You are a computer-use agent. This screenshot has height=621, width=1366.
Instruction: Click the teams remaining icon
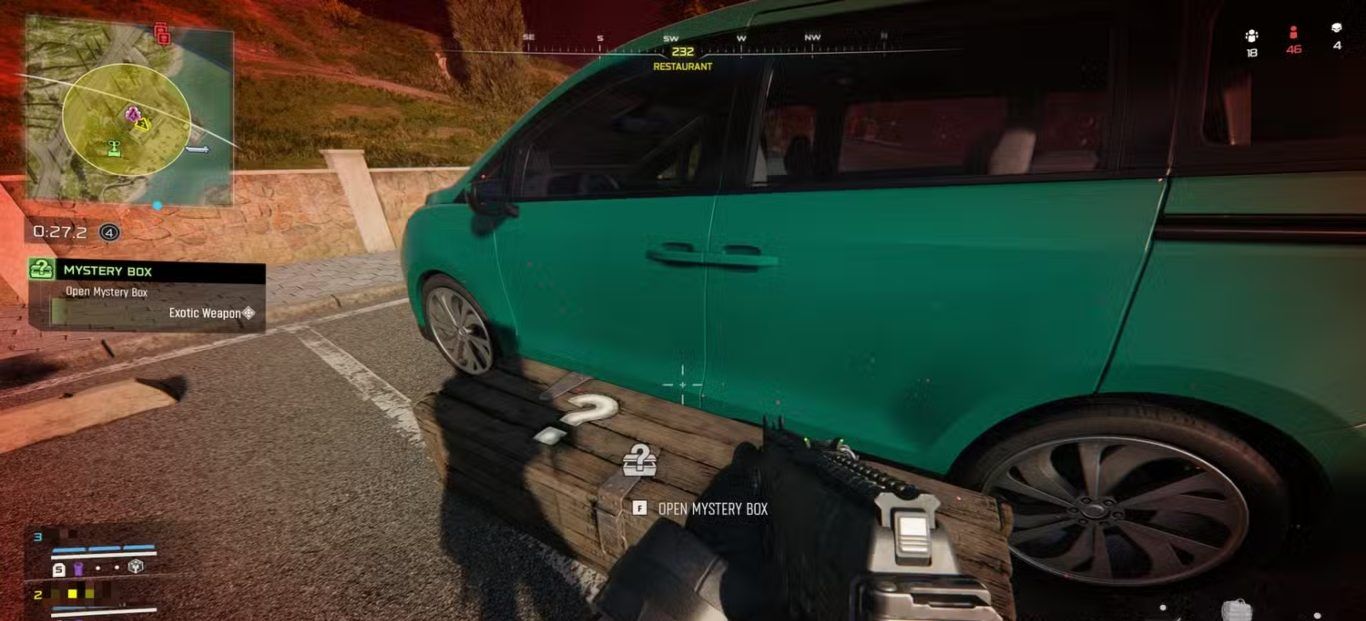click(1251, 34)
